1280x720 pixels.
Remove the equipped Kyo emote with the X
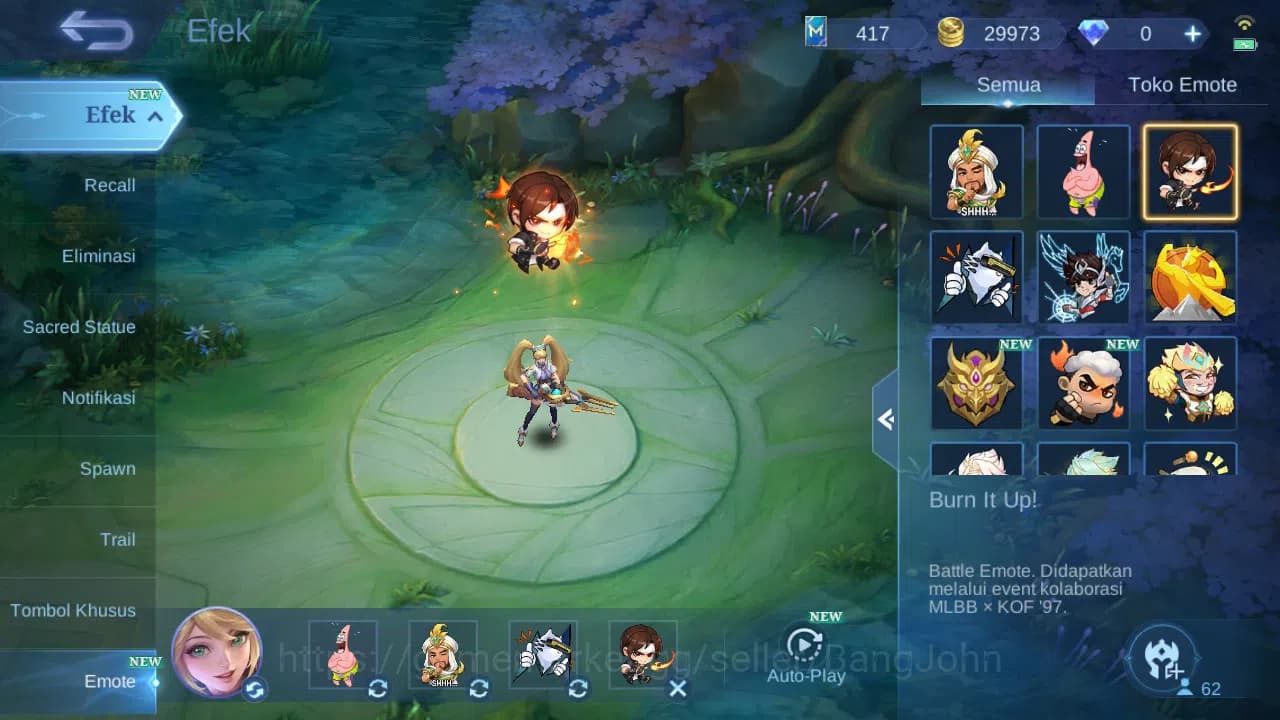[678, 689]
